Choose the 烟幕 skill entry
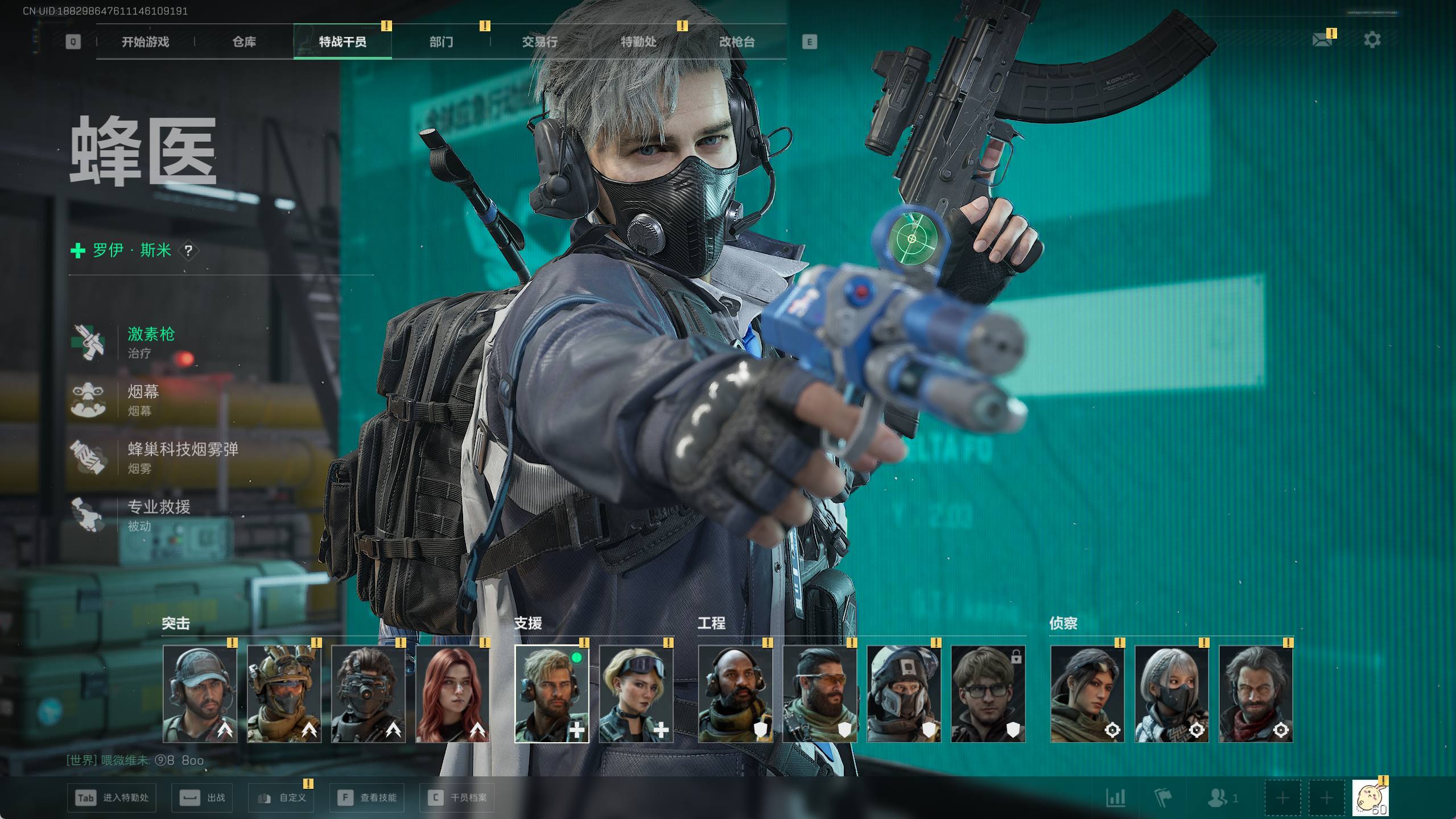1456x819 pixels. pos(143,399)
